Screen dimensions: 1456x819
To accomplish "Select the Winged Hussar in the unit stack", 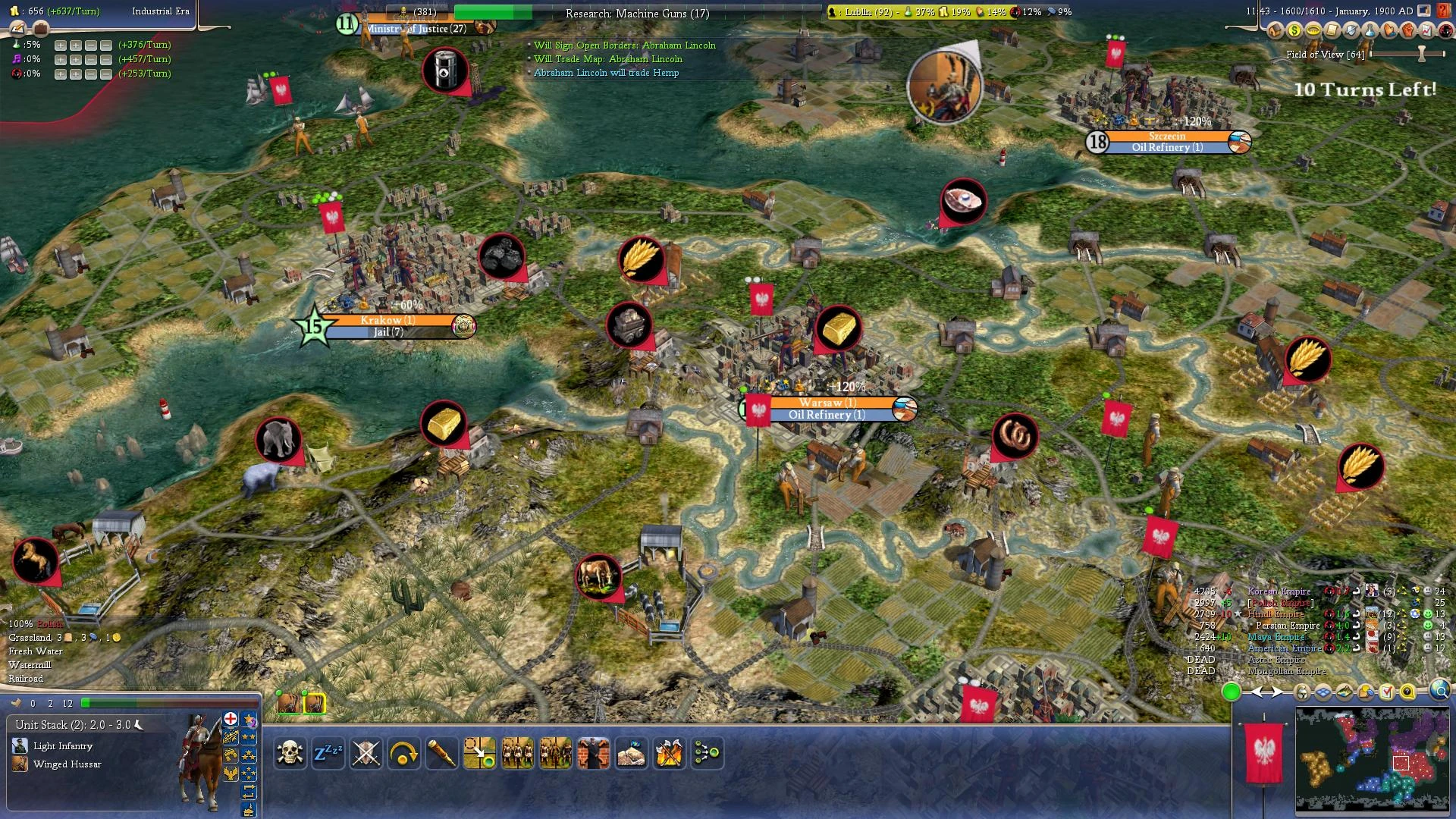I will [x=67, y=764].
